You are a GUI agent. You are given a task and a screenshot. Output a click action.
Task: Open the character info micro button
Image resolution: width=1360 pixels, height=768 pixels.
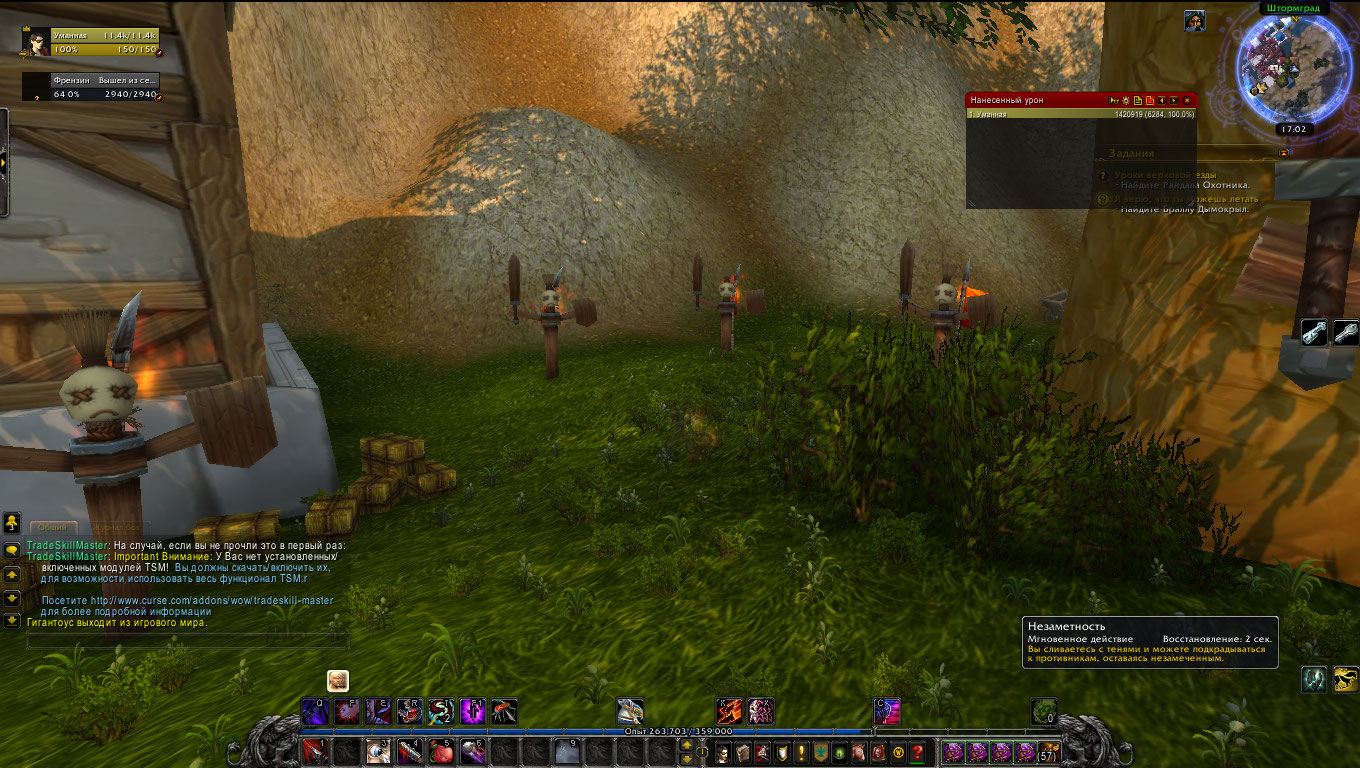point(722,752)
